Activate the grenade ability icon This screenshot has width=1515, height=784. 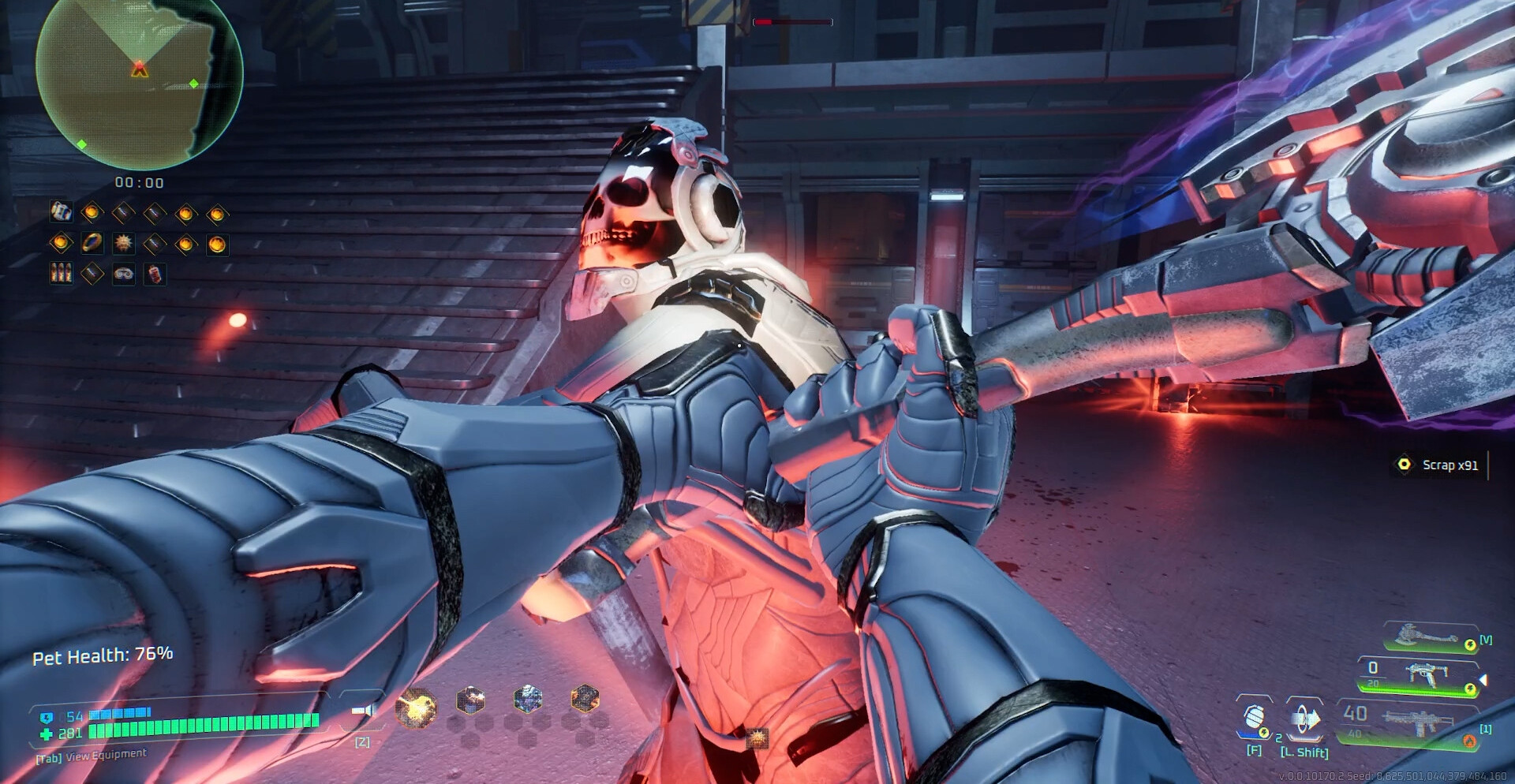[x=1254, y=719]
